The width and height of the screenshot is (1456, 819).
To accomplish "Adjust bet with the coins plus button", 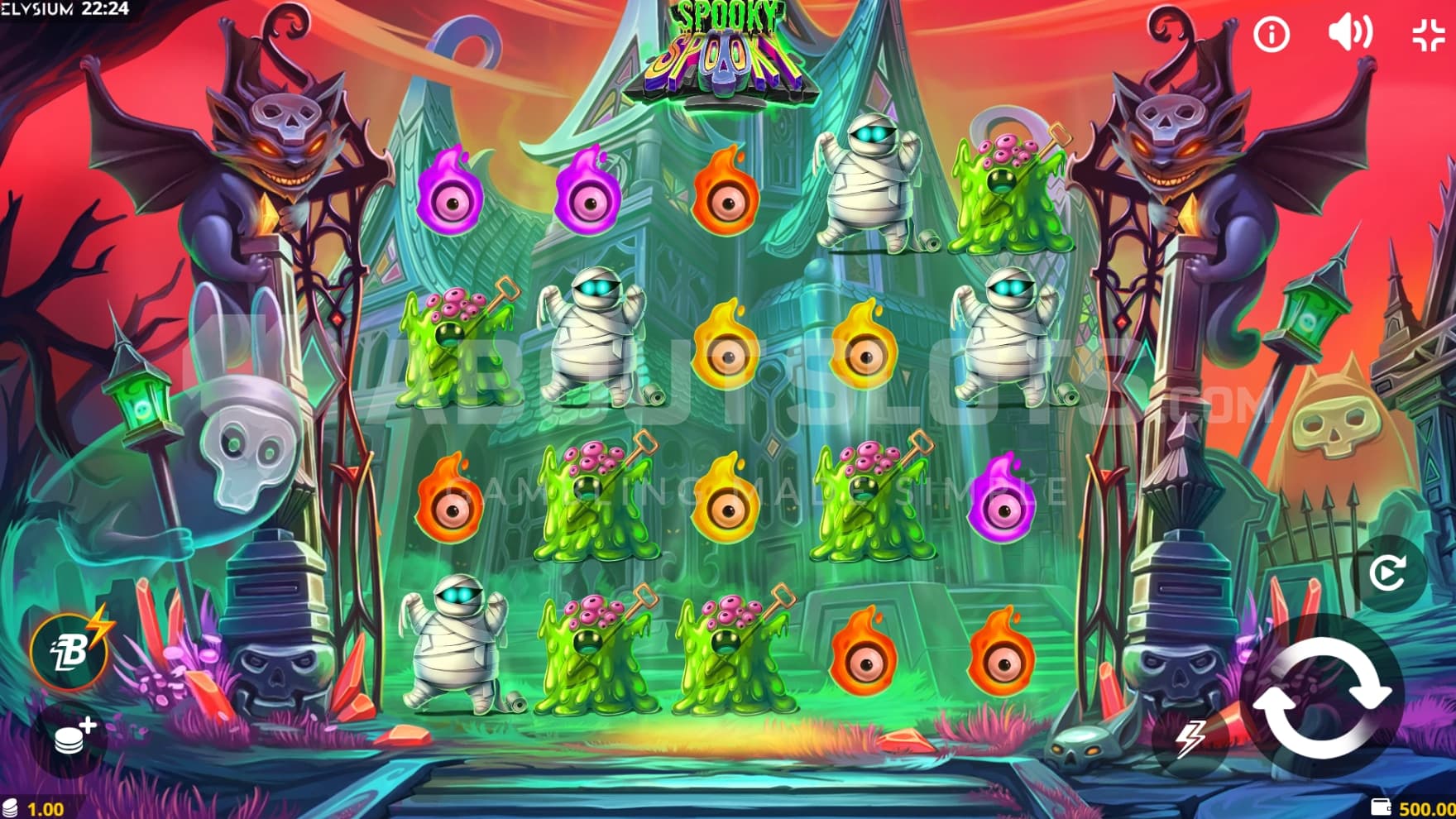I will pyautogui.click(x=73, y=736).
